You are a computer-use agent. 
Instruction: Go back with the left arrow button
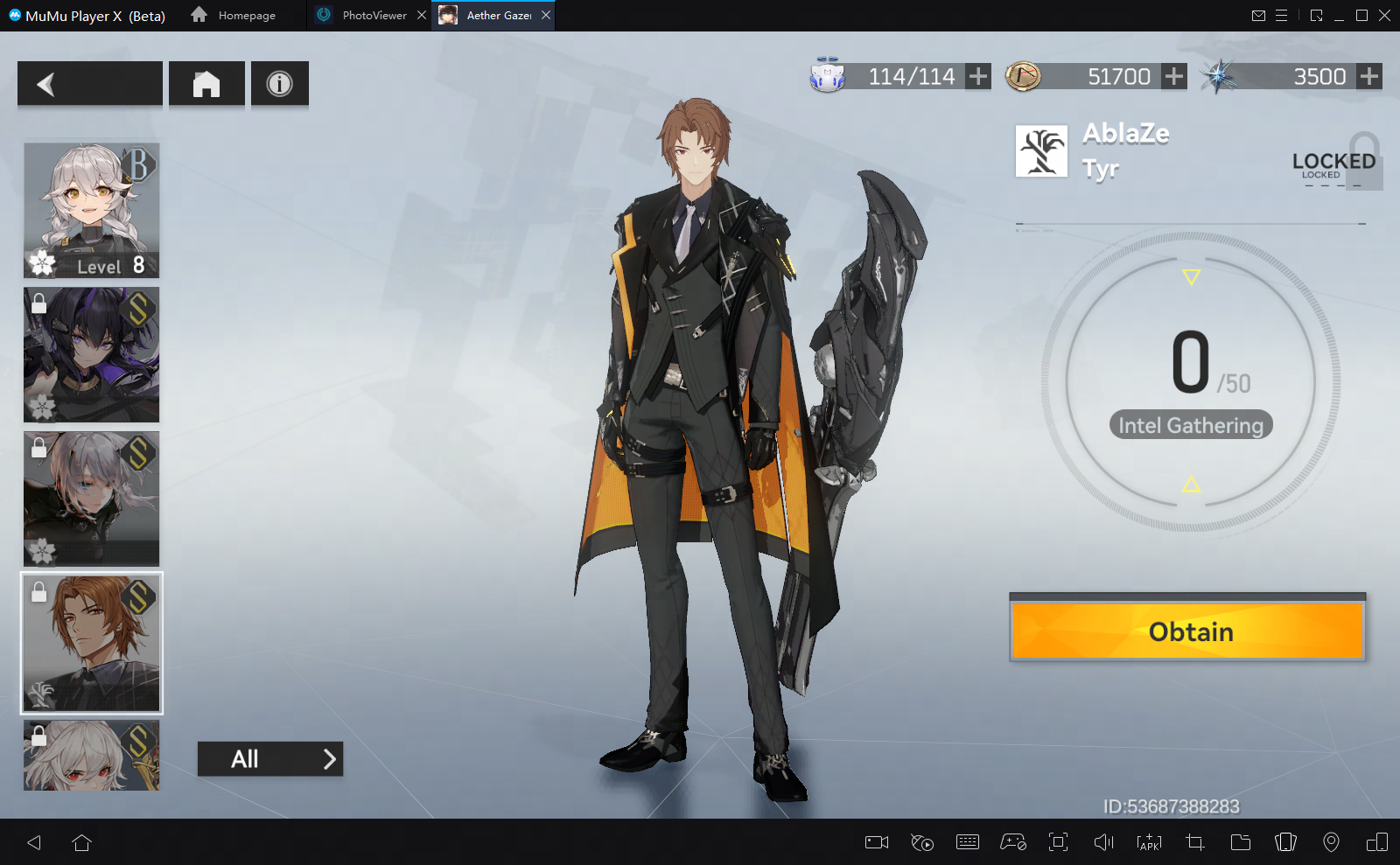point(89,84)
